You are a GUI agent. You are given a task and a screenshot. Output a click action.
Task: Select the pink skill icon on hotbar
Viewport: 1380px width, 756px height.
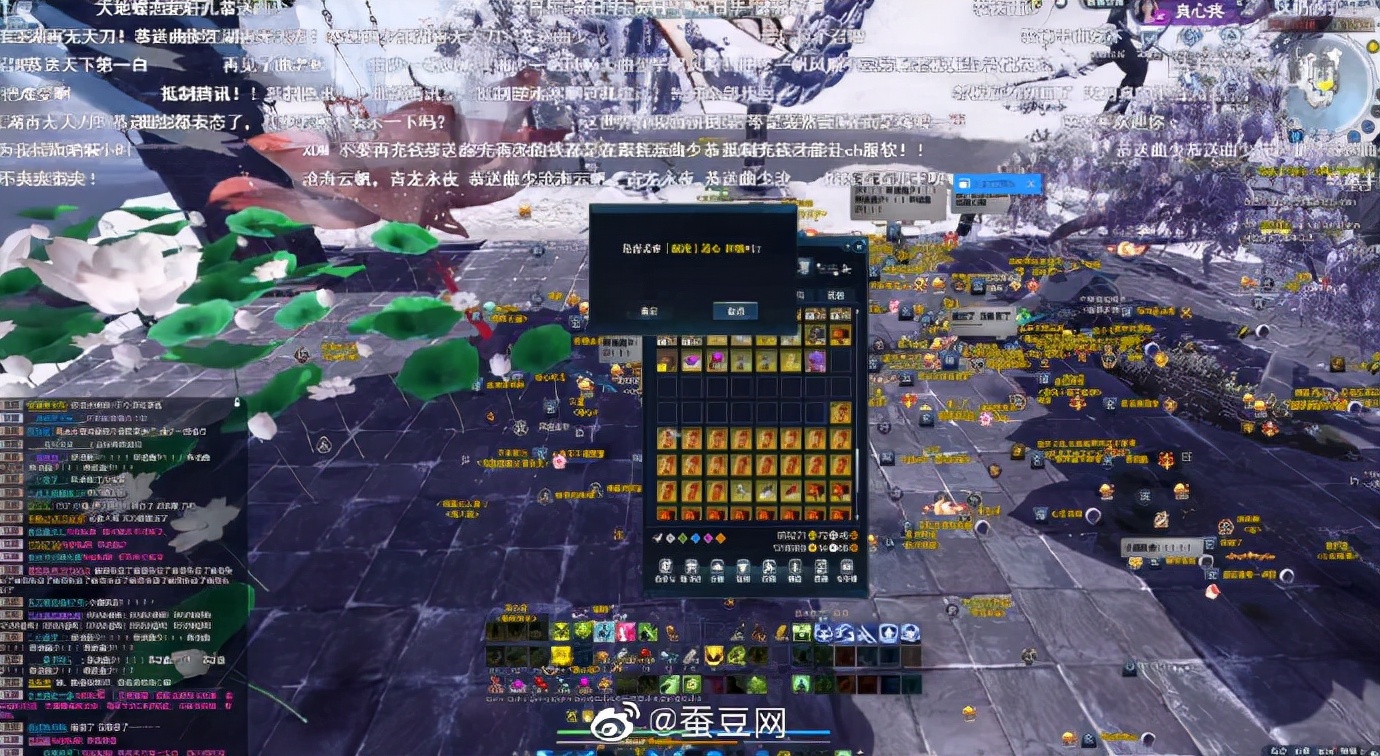click(627, 632)
